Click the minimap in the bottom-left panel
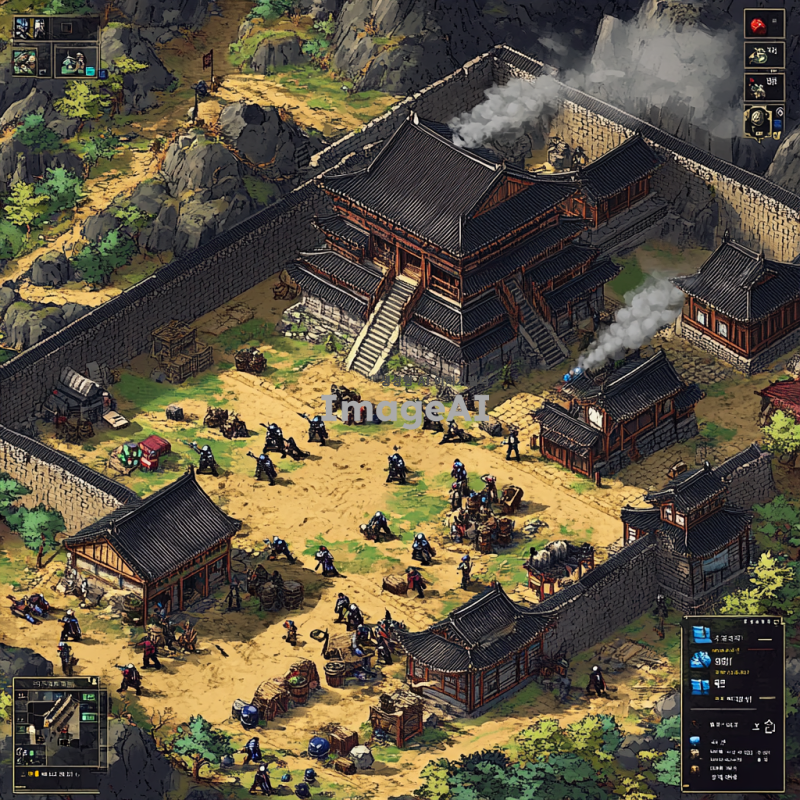 58,722
